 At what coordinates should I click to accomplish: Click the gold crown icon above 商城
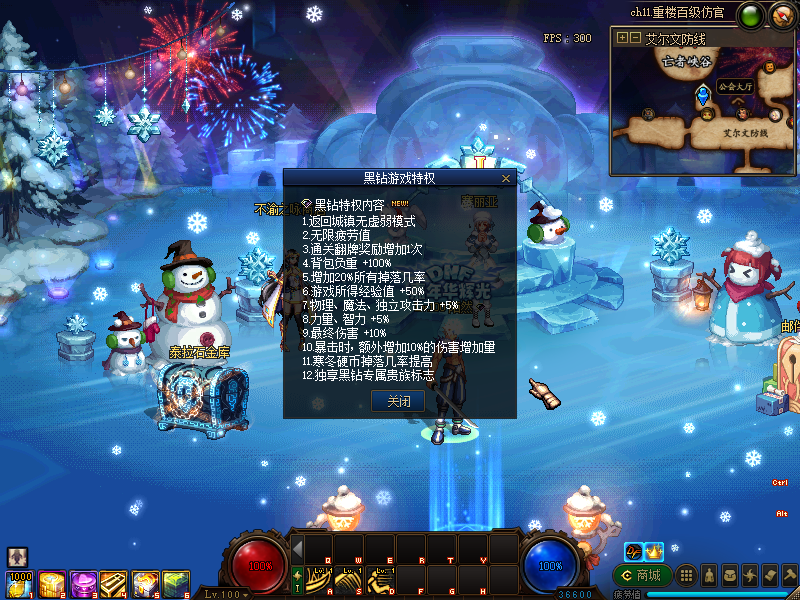(654, 551)
